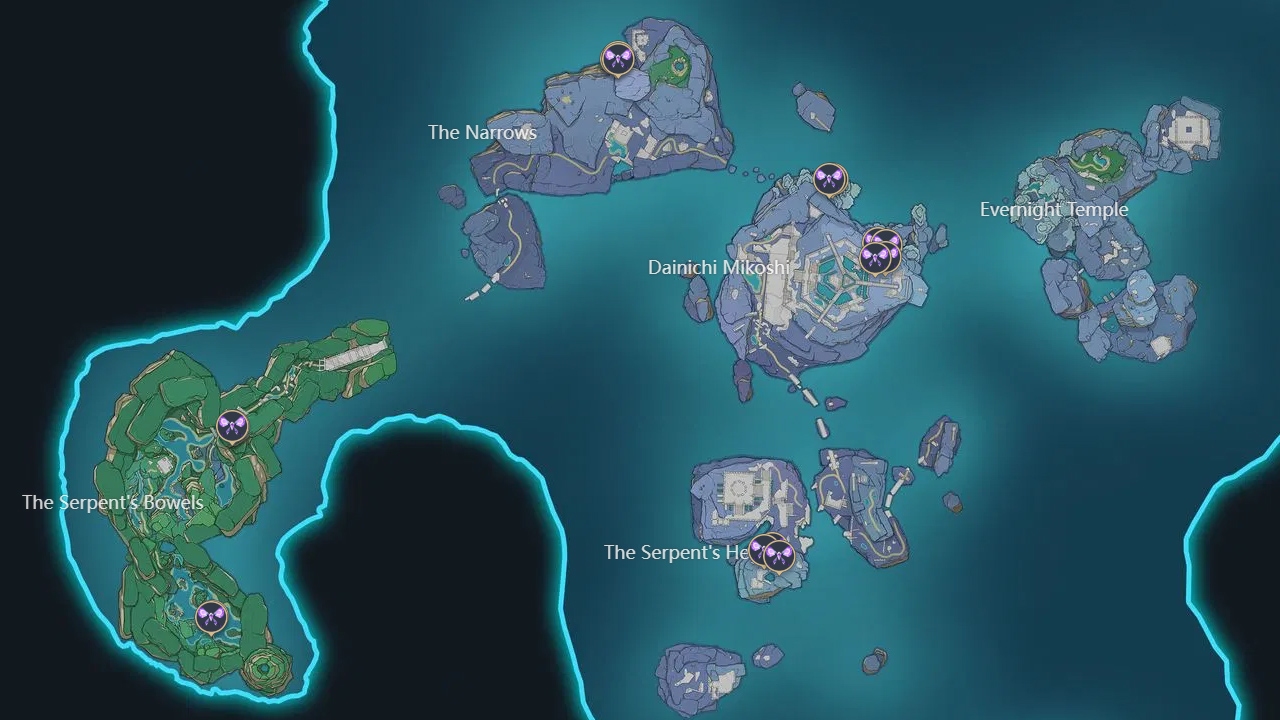Select The Serpent's Bowels label

112,503
